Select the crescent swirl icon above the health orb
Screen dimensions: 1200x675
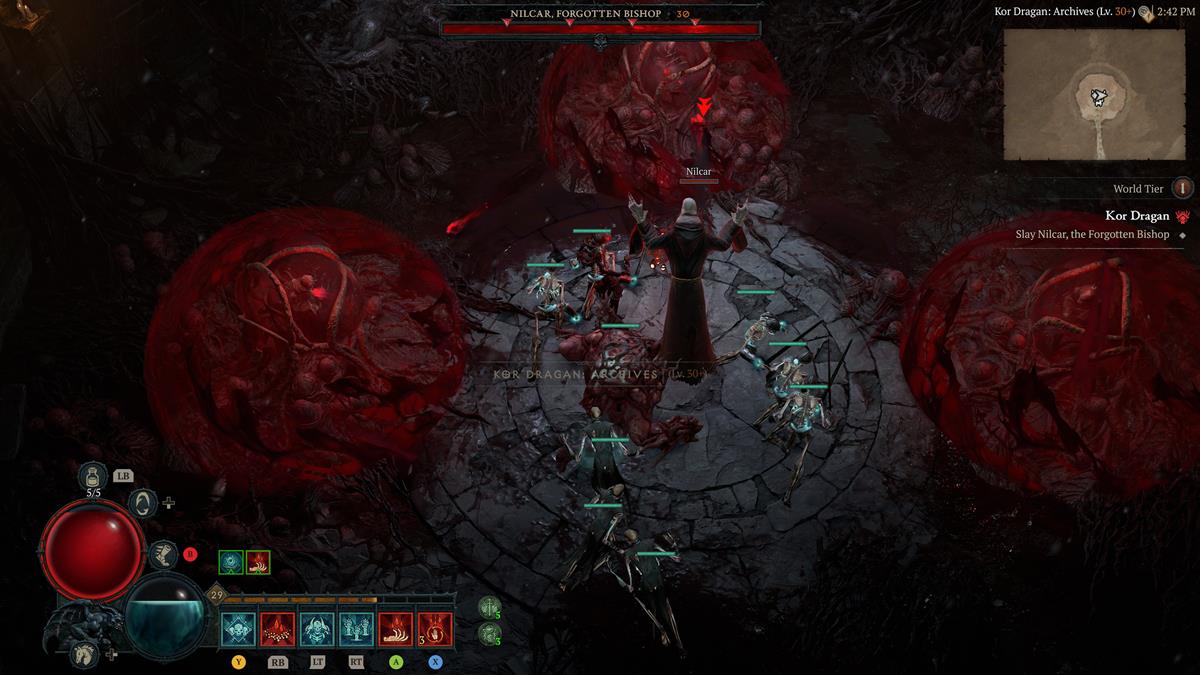point(143,503)
